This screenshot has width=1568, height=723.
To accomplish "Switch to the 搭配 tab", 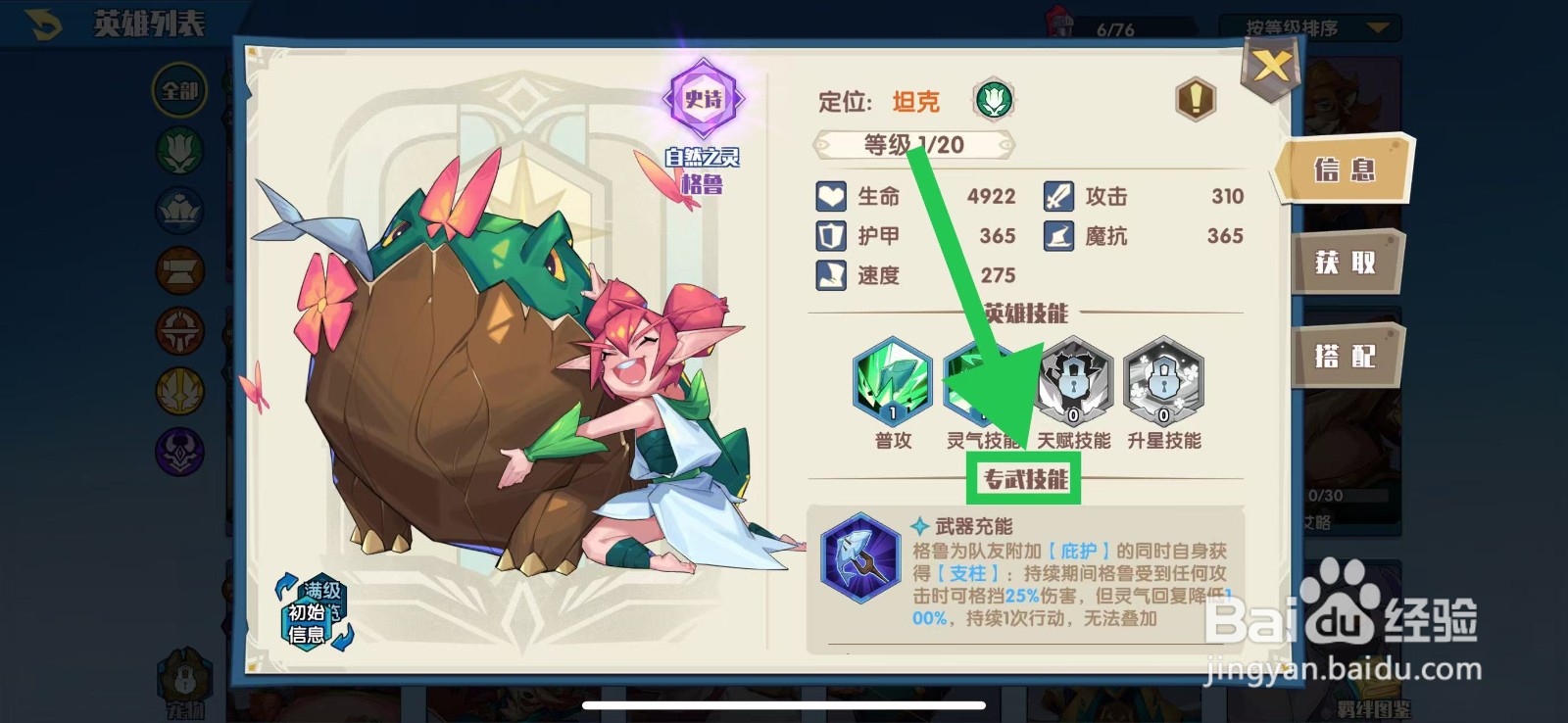I will [x=1346, y=355].
